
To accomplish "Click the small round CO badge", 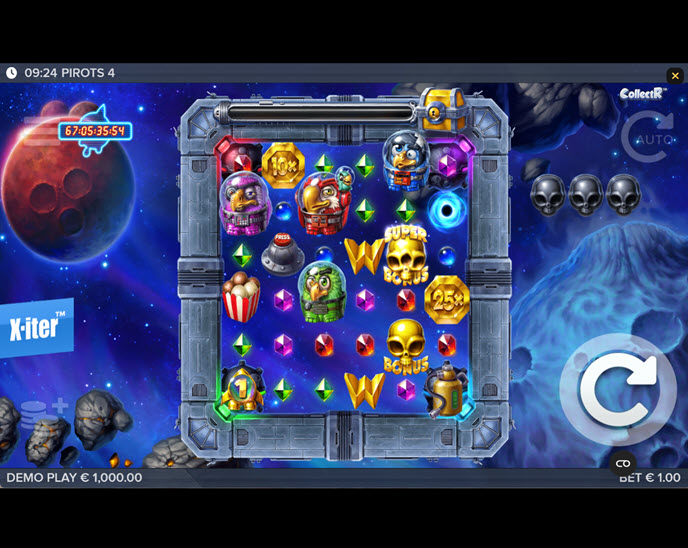I will pyautogui.click(x=623, y=463).
